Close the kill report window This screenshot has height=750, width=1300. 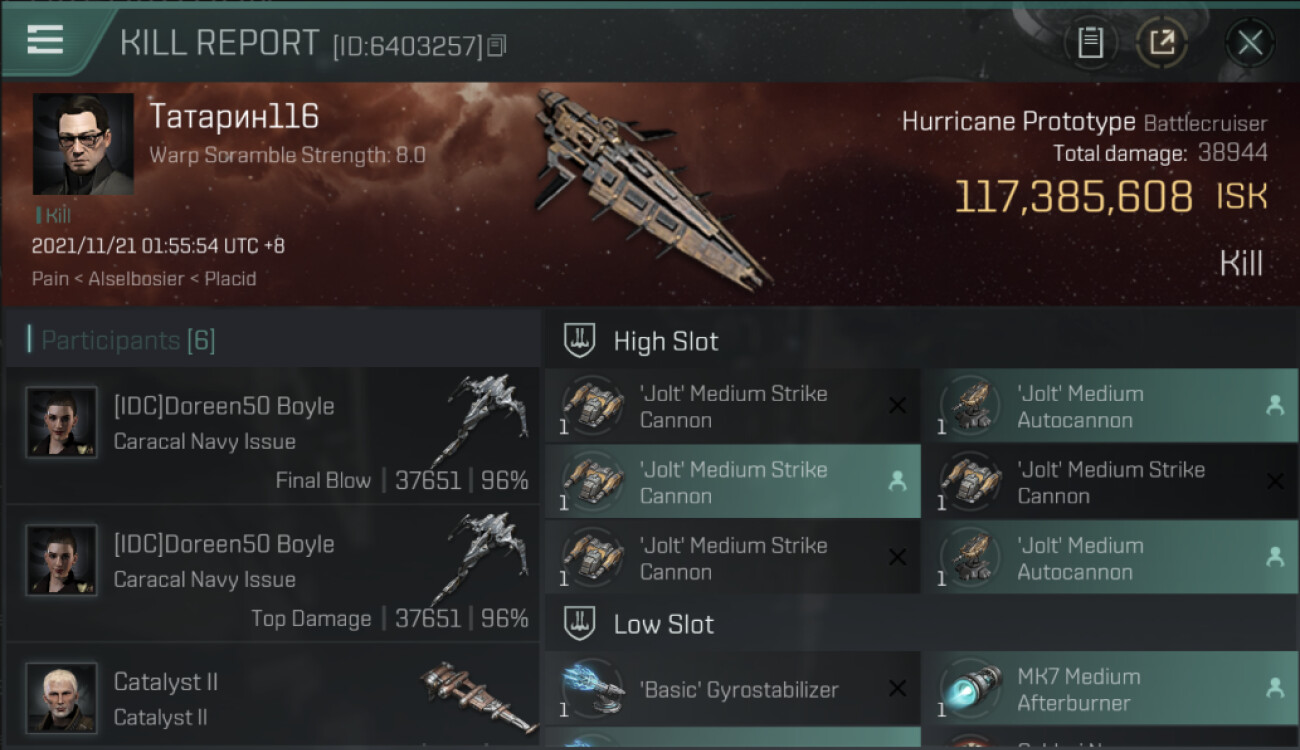pos(1249,42)
